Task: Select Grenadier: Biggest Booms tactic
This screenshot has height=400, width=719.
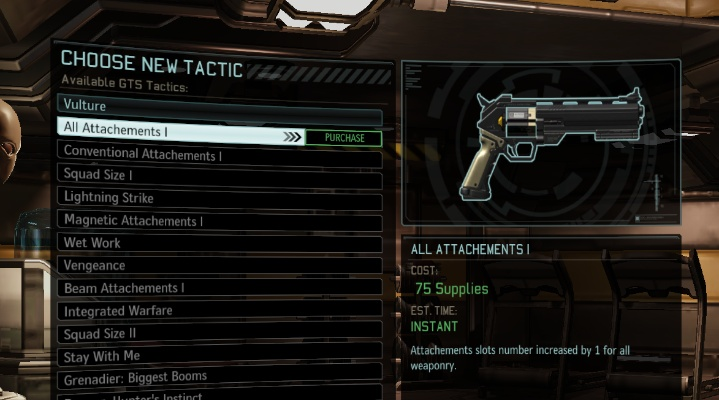Action: [x=220, y=377]
